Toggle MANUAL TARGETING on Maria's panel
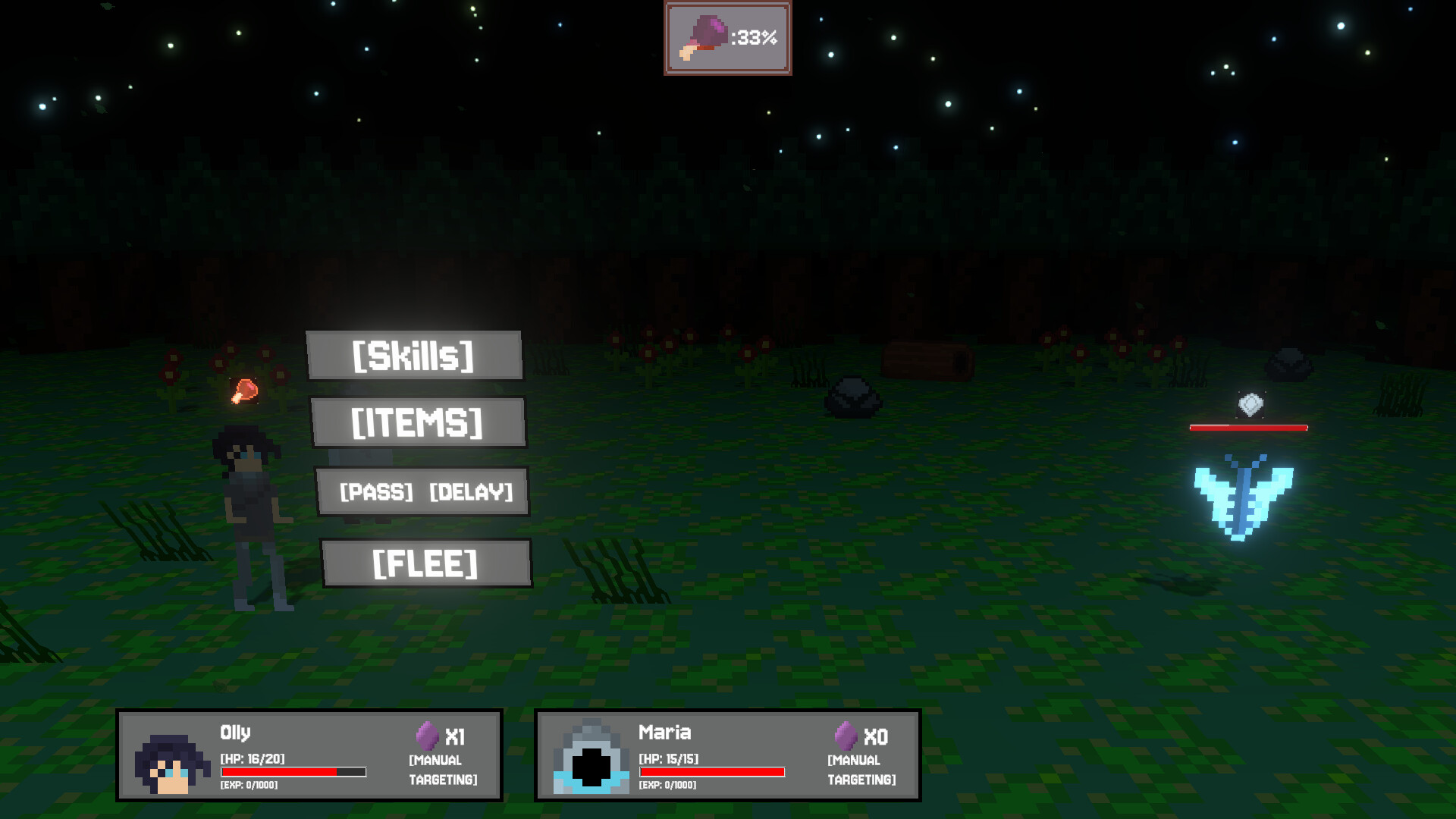Screen dimensions: 1456x819 861,768
